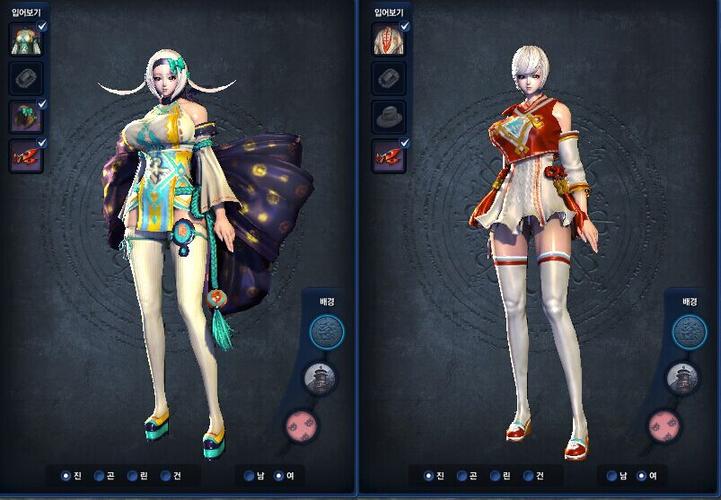Toggle the gray fedora hat slot
Screen dimensions: 721x500
[x=387, y=116]
